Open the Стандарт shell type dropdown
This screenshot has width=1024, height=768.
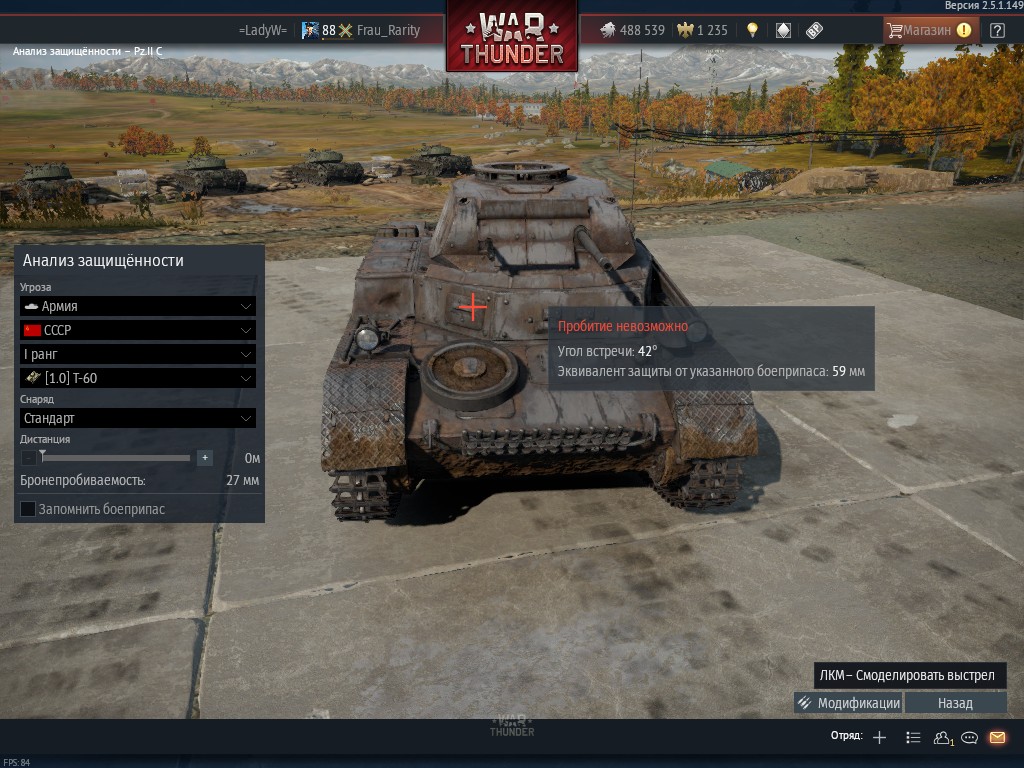click(x=137, y=418)
